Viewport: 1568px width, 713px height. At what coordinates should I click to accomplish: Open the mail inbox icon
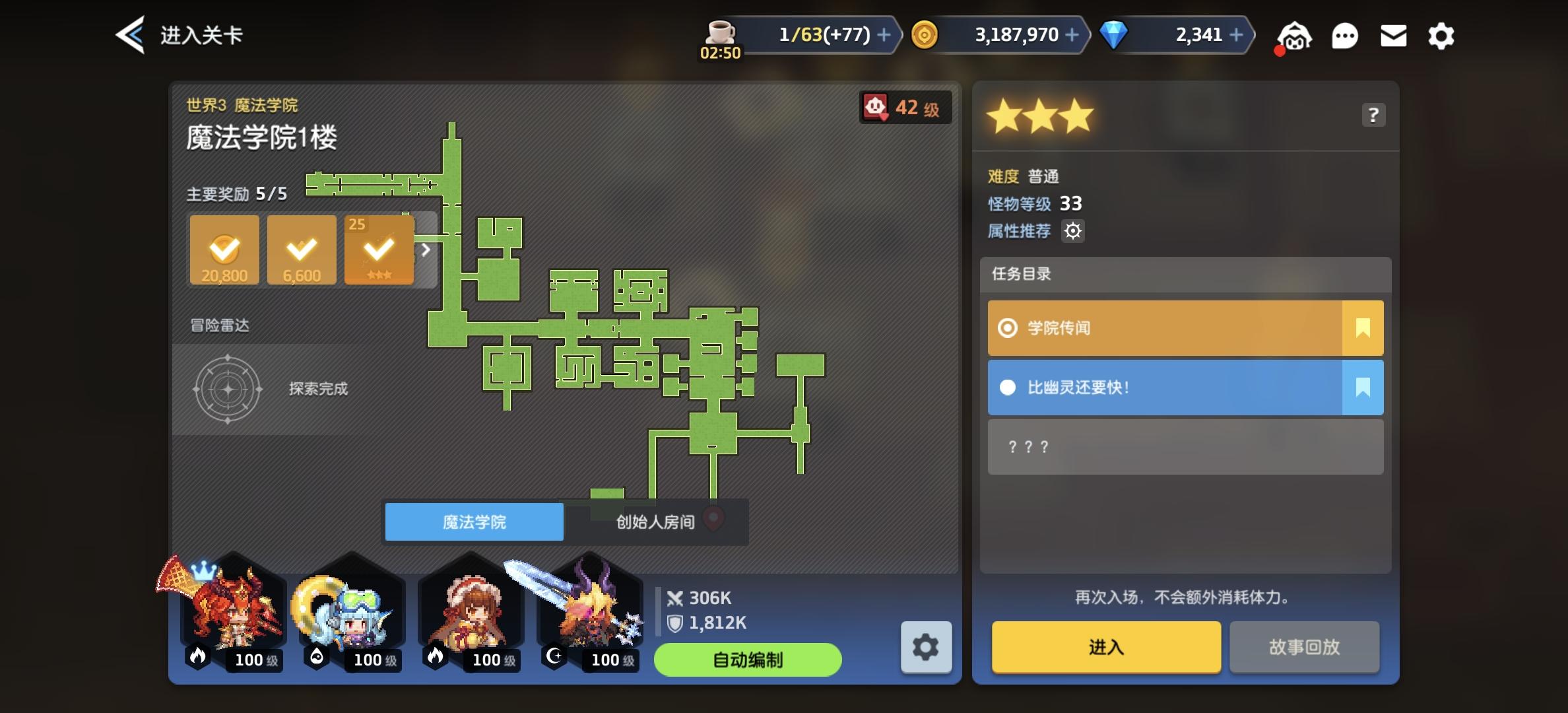[x=1393, y=36]
